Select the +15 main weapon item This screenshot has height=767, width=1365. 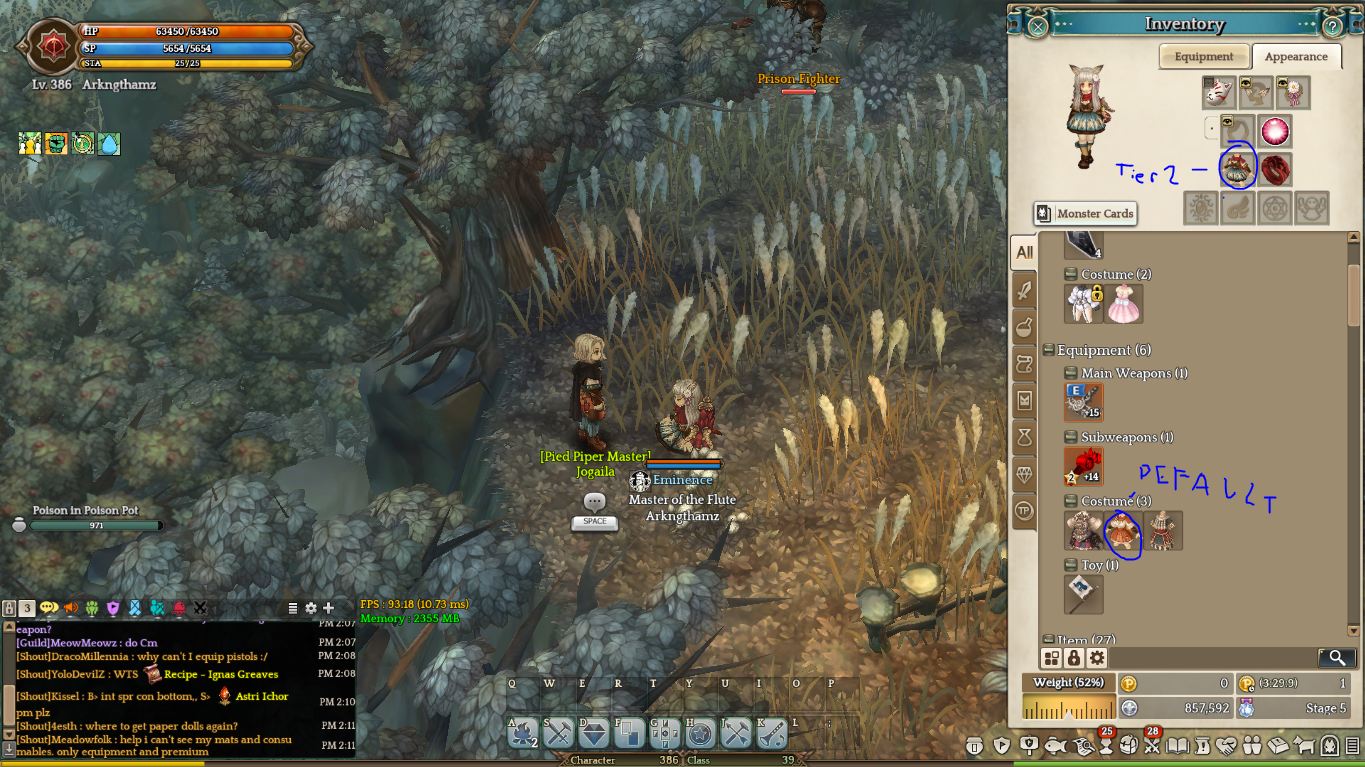point(1084,402)
